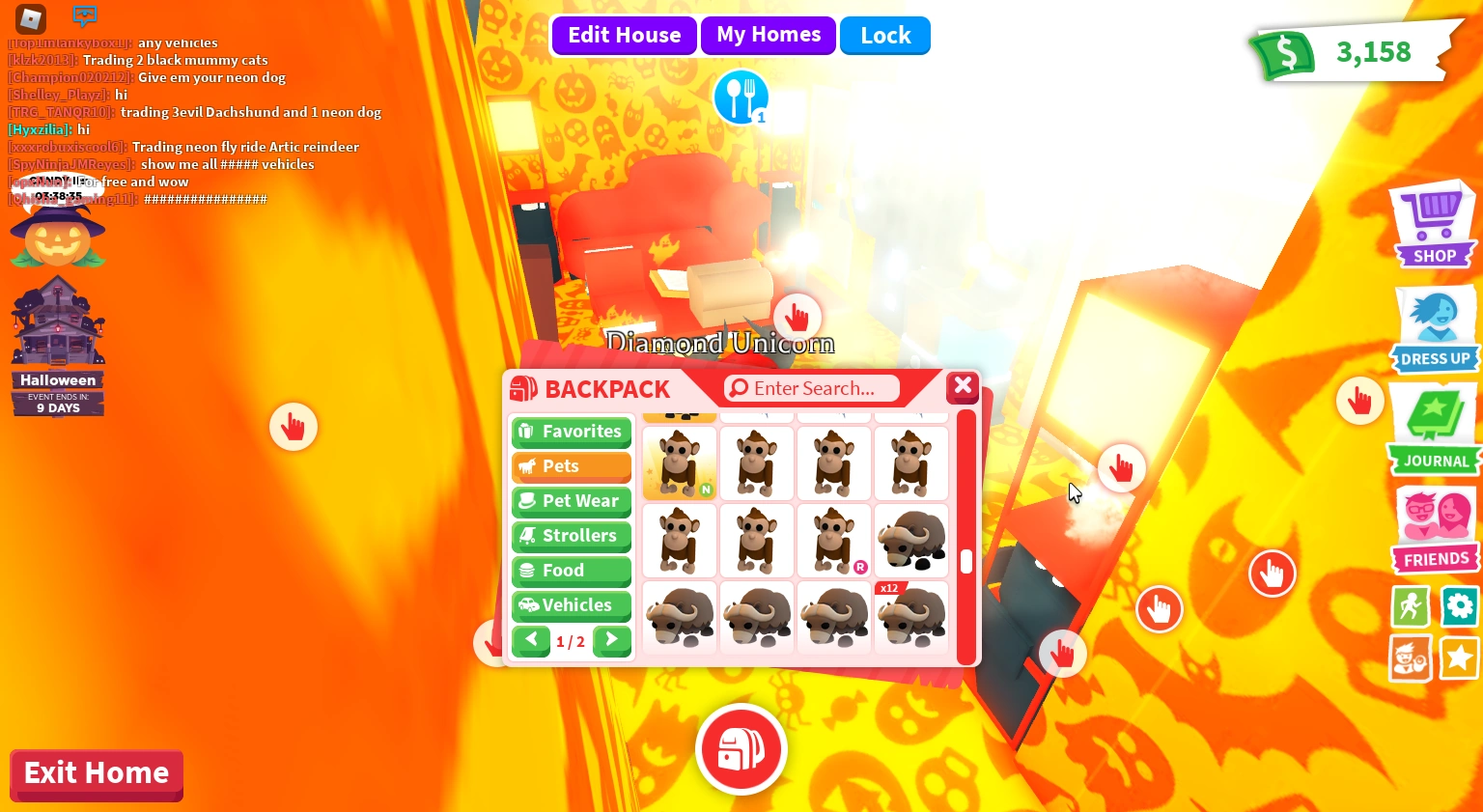Select the Pets category
This screenshot has width=1483, height=812.
pos(571,466)
